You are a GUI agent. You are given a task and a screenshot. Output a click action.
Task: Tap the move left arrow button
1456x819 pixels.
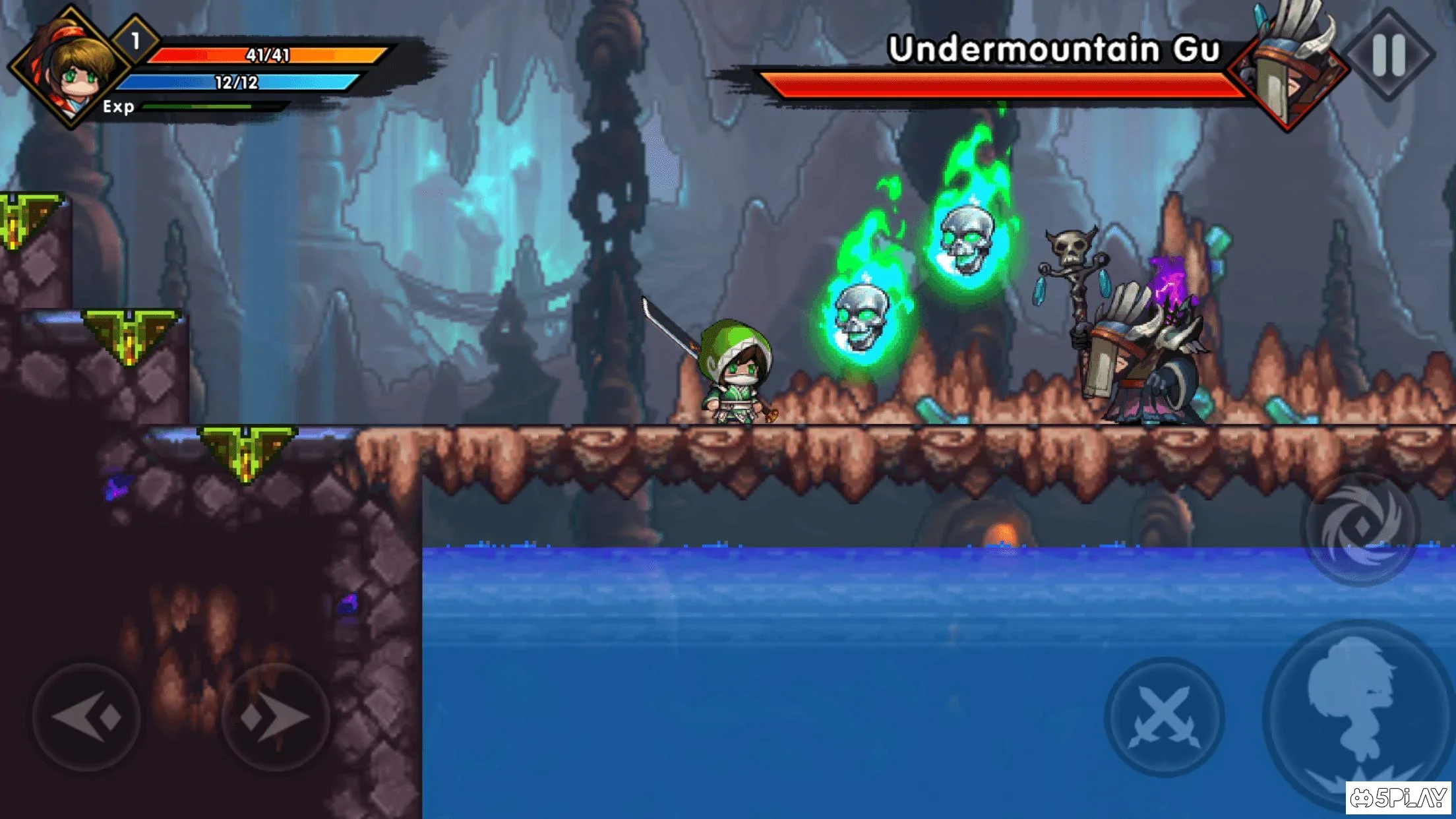[86, 717]
